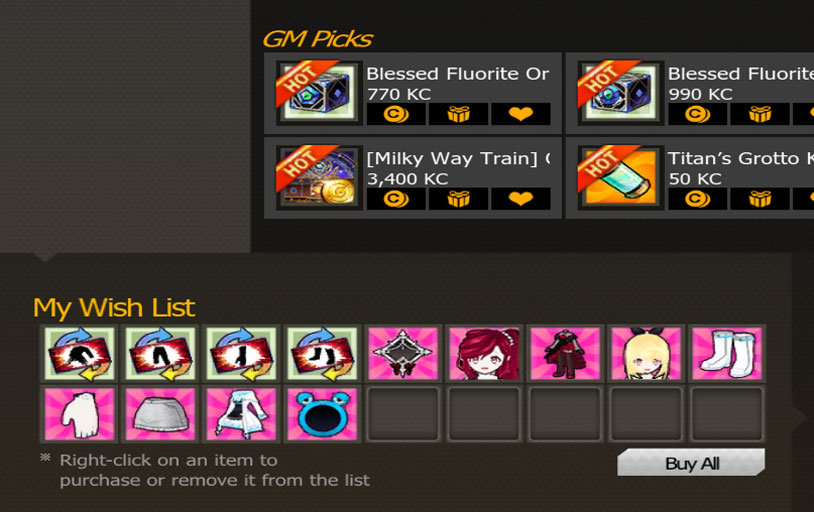Purchase Titan's Grotto item with coin button
The height and width of the screenshot is (512, 814).
click(x=697, y=198)
